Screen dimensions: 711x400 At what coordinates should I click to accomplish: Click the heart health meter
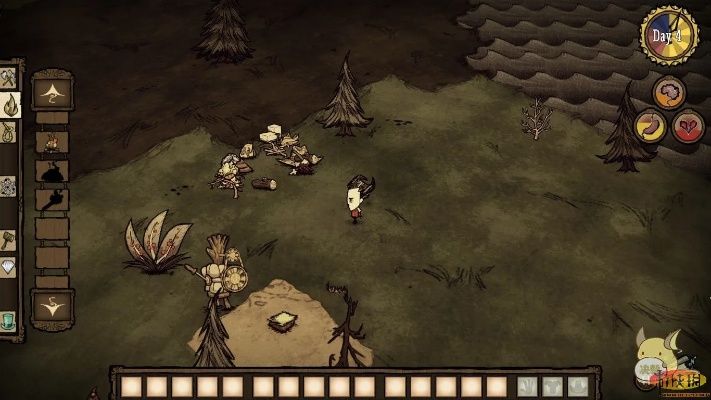tap(688, 126)
